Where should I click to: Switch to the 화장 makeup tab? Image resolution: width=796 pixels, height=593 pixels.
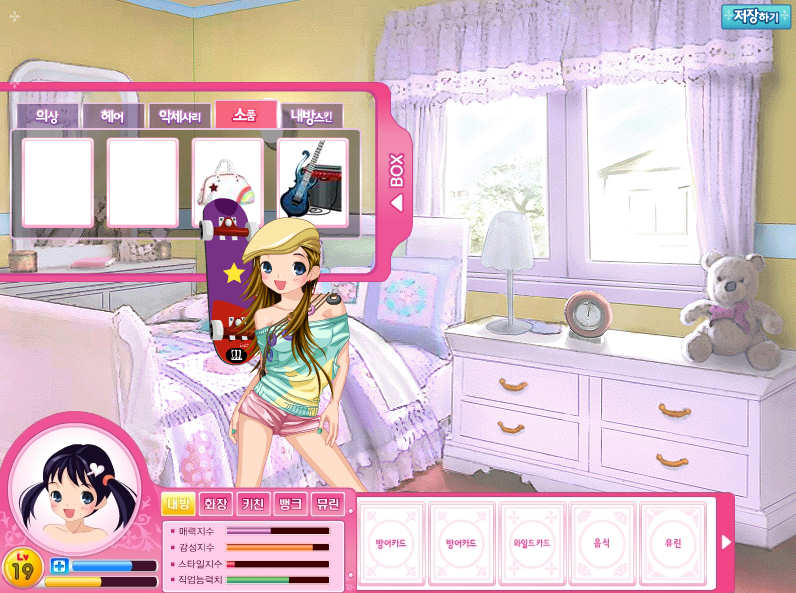[214, 503]
